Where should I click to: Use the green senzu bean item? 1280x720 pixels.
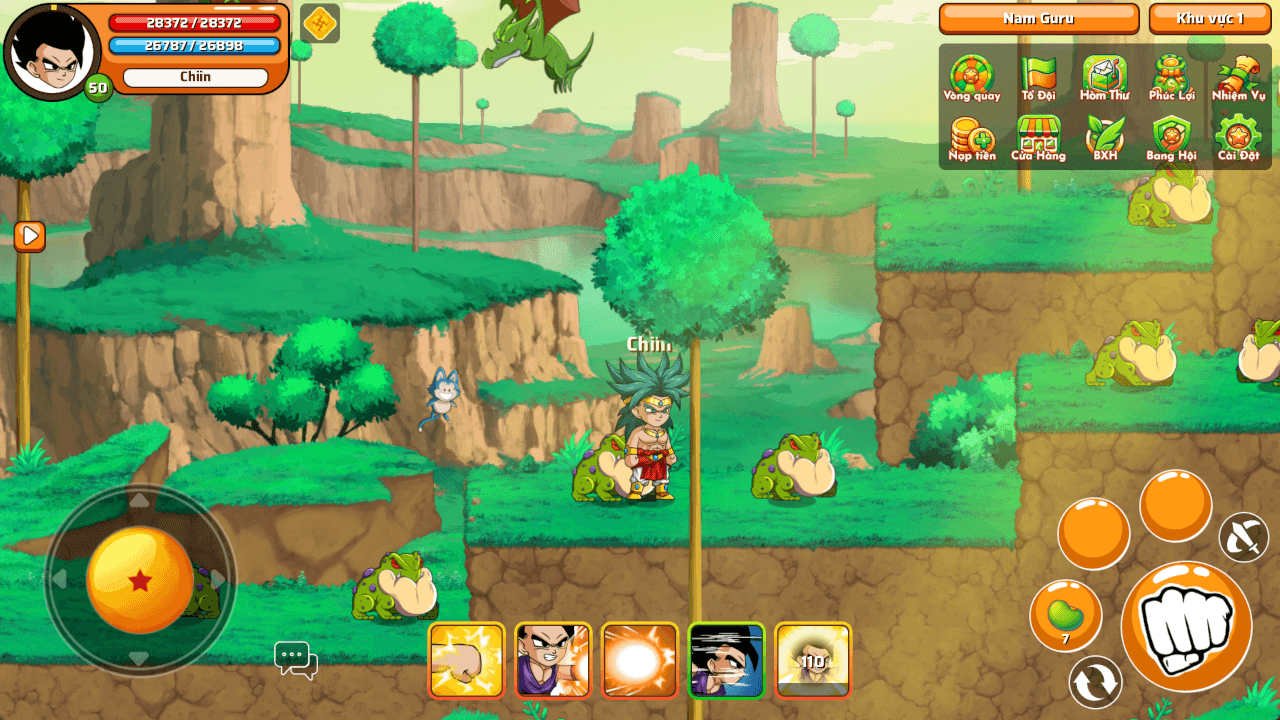(1066, 615)
